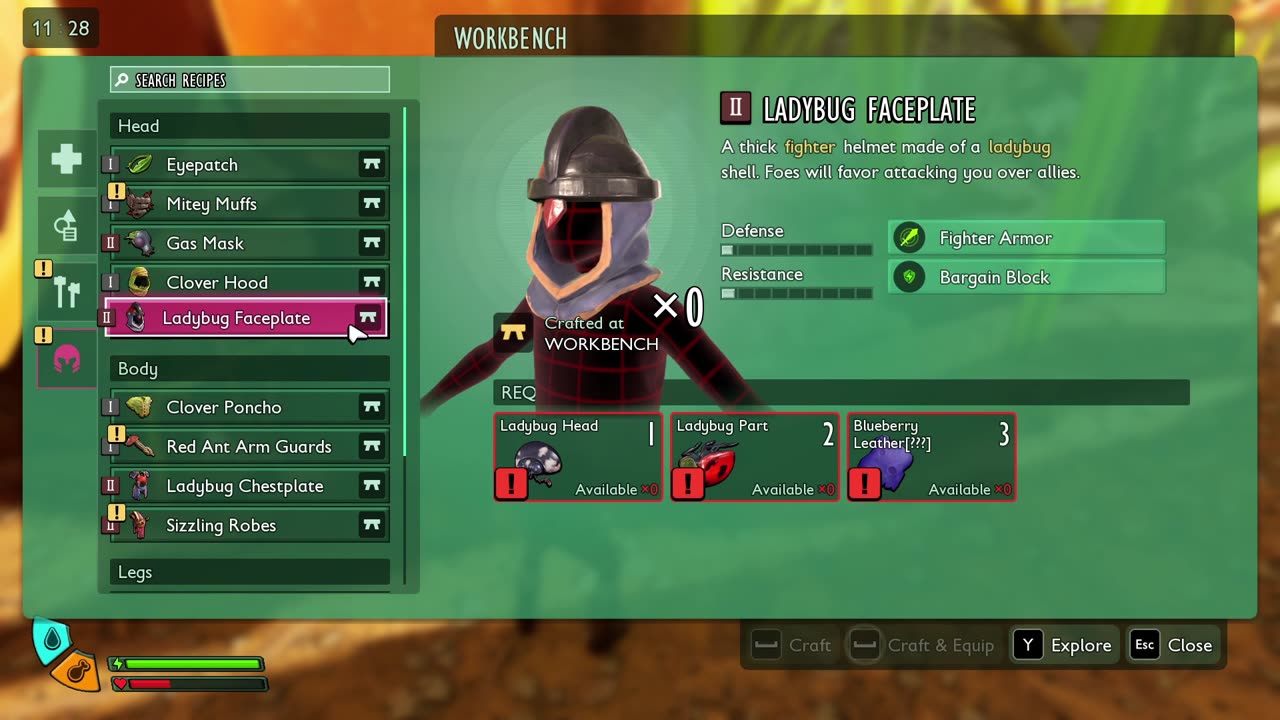Screen dimensions: 1280x720
Task: Click the Blueberry Leather ingredient slot
Action: pyautogui.click(x=931, y=457)
